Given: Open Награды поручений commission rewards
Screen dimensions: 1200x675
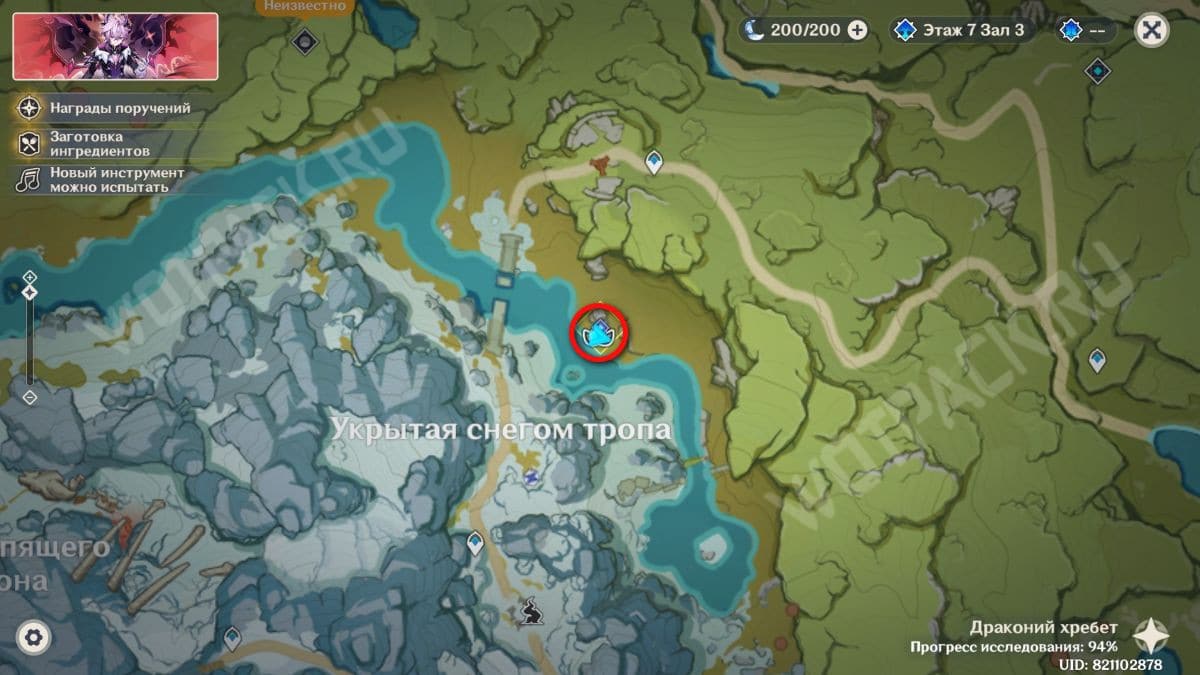Looking at the screenshot, I should click(x=105, y=108).
